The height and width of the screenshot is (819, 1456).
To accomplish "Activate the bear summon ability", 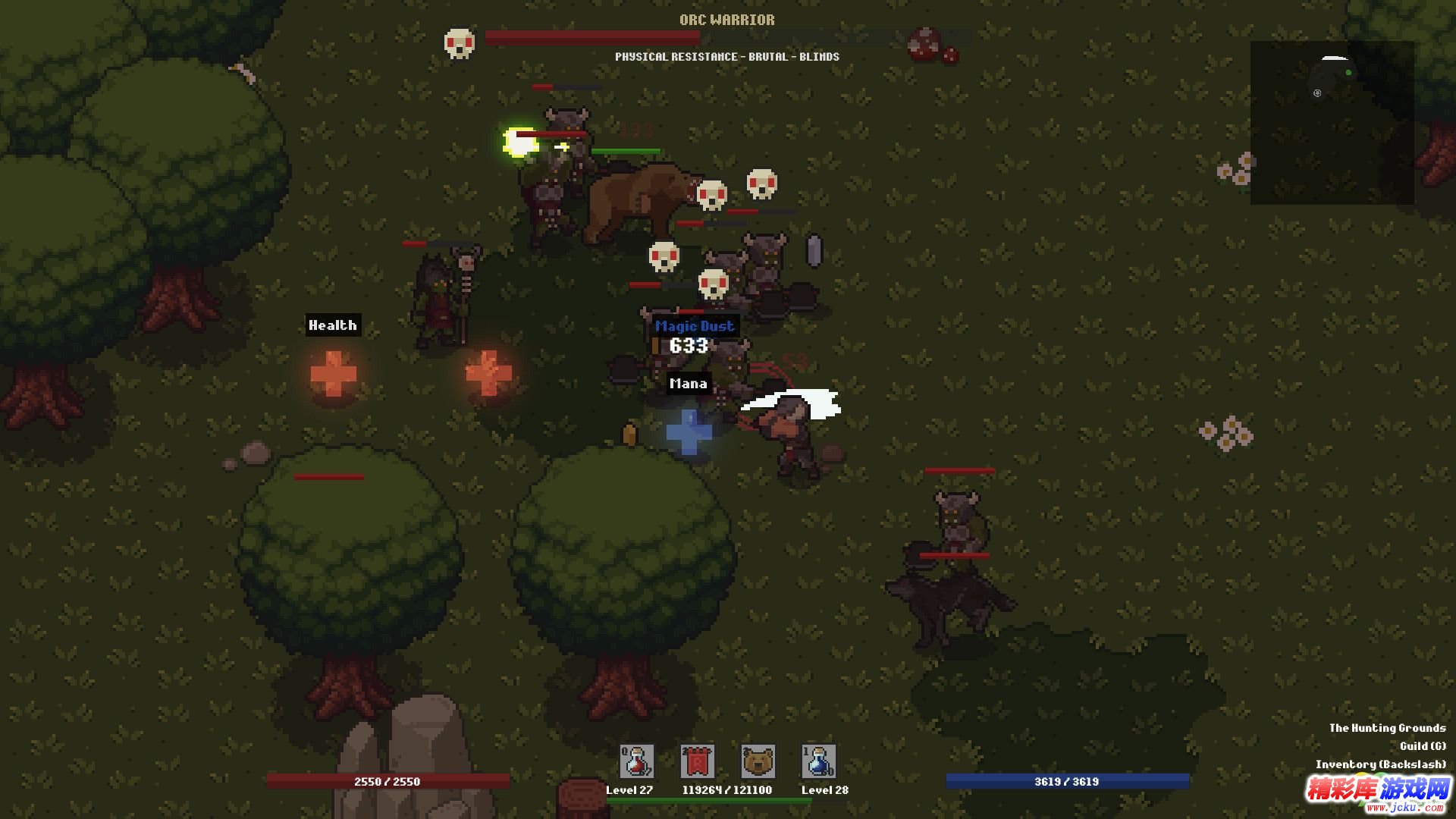I will tap(758, 761).
